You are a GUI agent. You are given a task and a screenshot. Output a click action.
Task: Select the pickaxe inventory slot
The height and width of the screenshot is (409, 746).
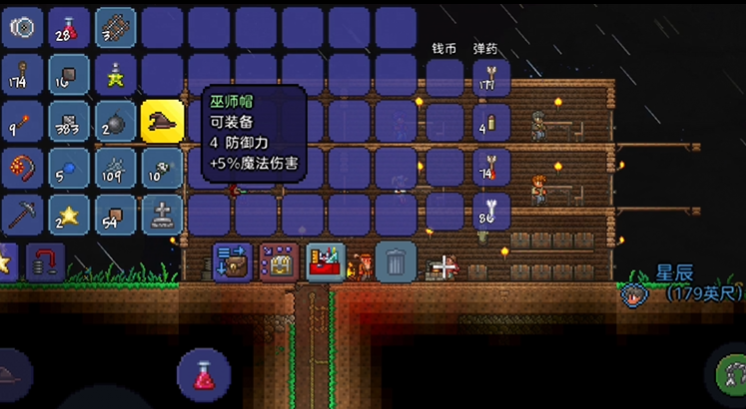tap(22, 215)
